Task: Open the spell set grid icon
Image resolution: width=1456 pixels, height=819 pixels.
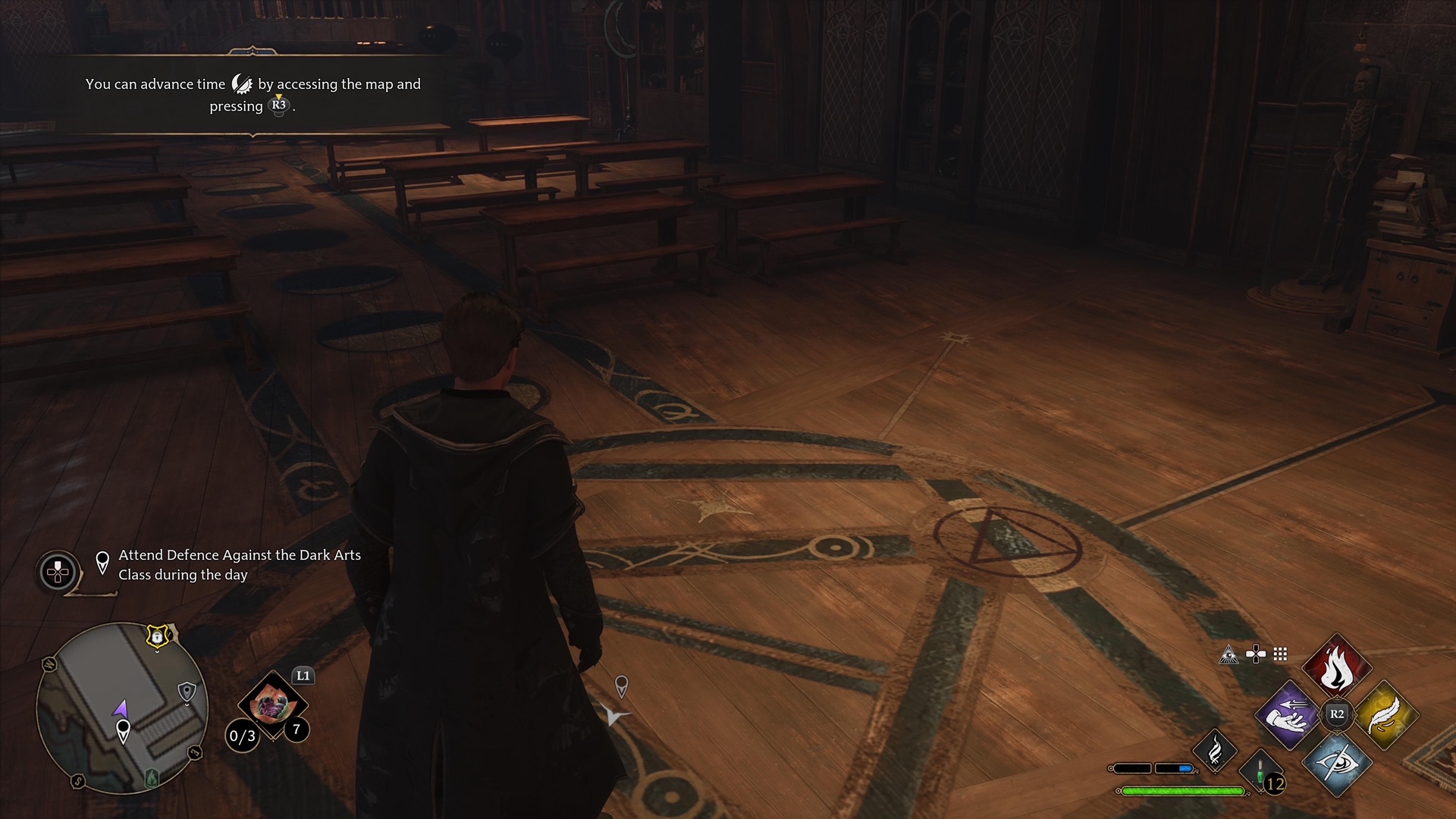Action: pos(1280,654)
